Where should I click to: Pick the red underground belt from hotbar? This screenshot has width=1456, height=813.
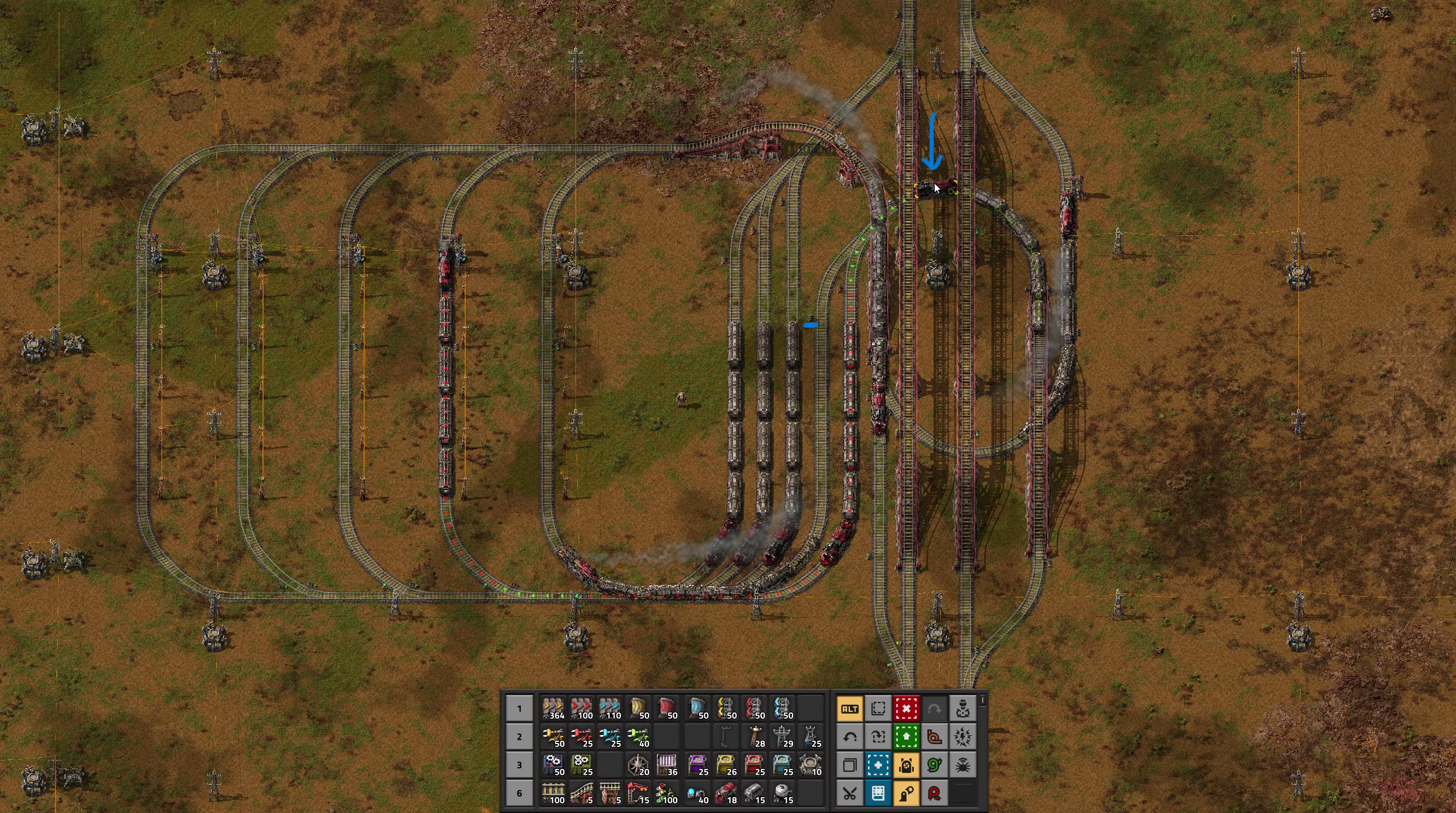pos(667,709)
